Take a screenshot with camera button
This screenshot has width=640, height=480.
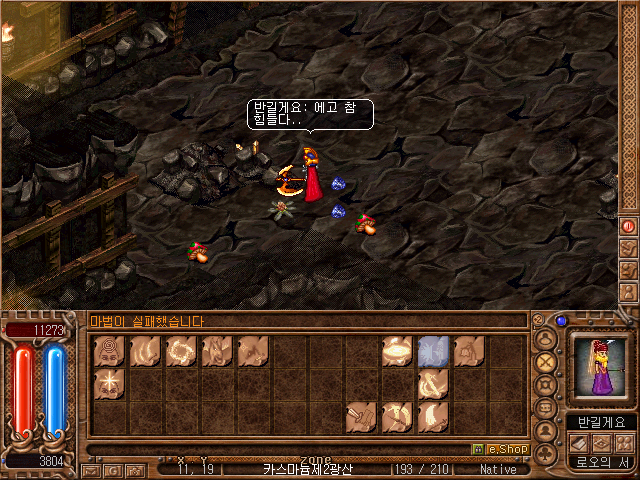click(135, 469)
